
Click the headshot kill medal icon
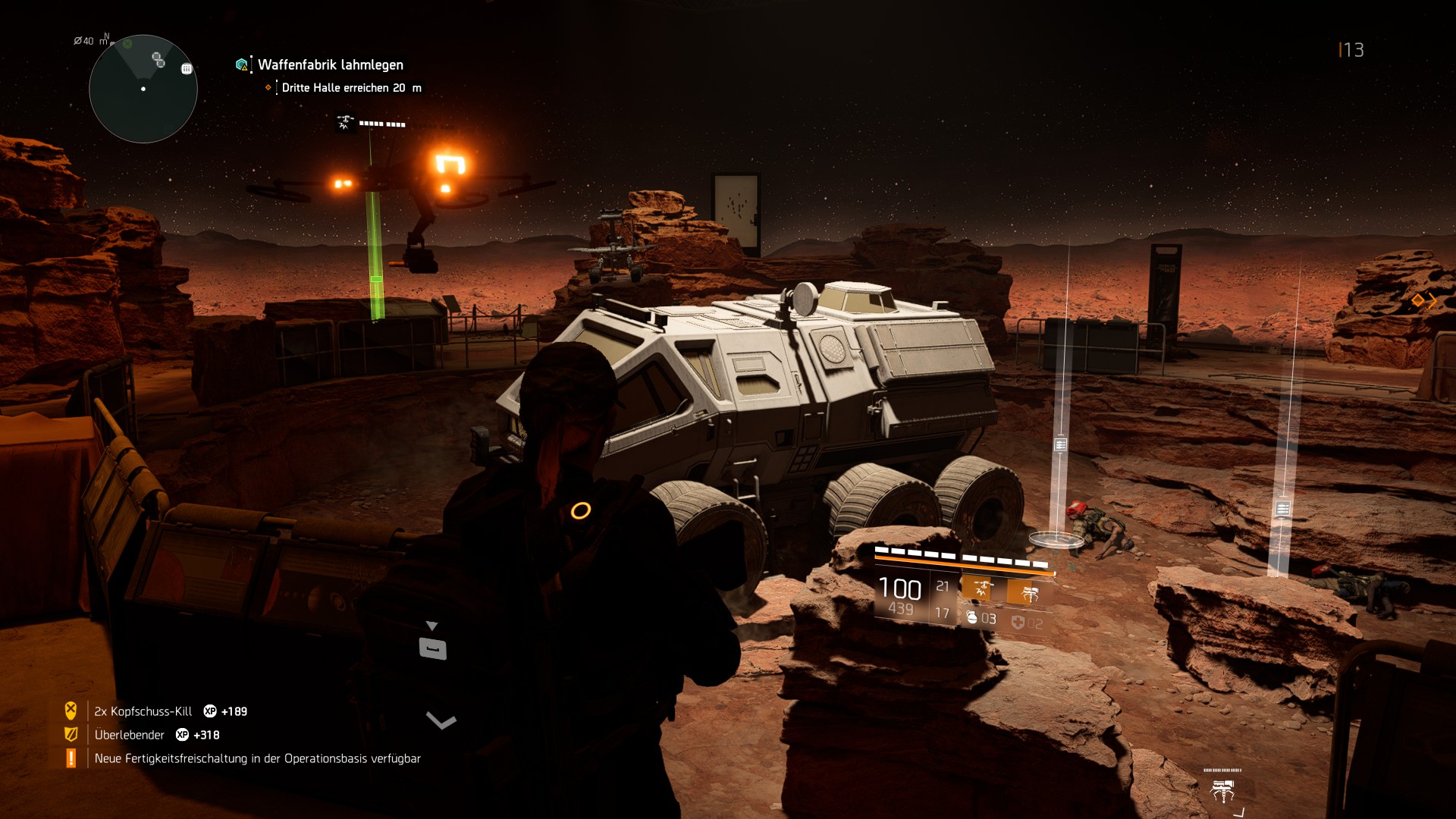pos(70,711)
